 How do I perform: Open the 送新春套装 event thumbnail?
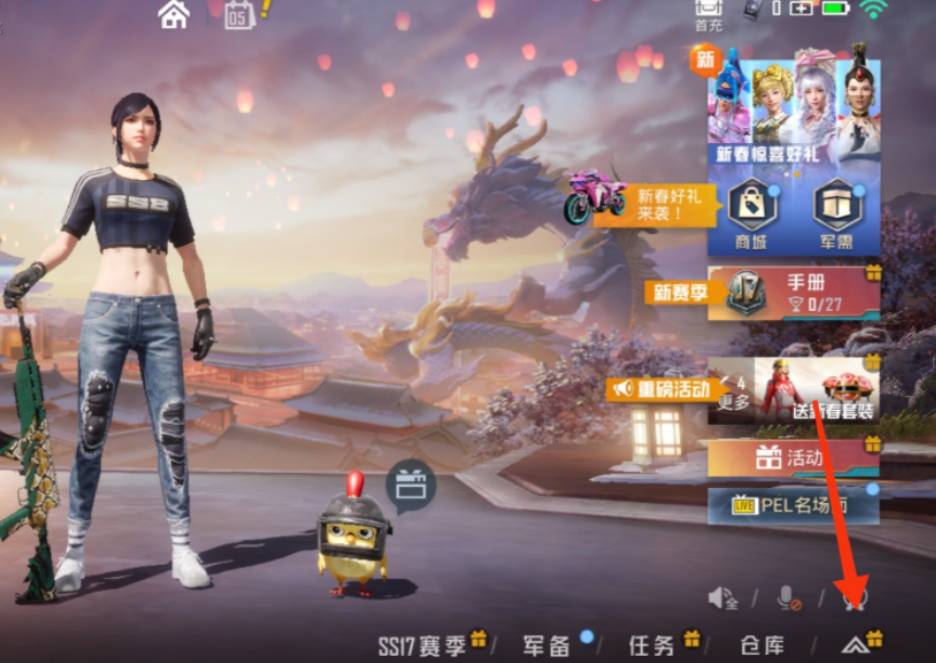click(816, 389)
